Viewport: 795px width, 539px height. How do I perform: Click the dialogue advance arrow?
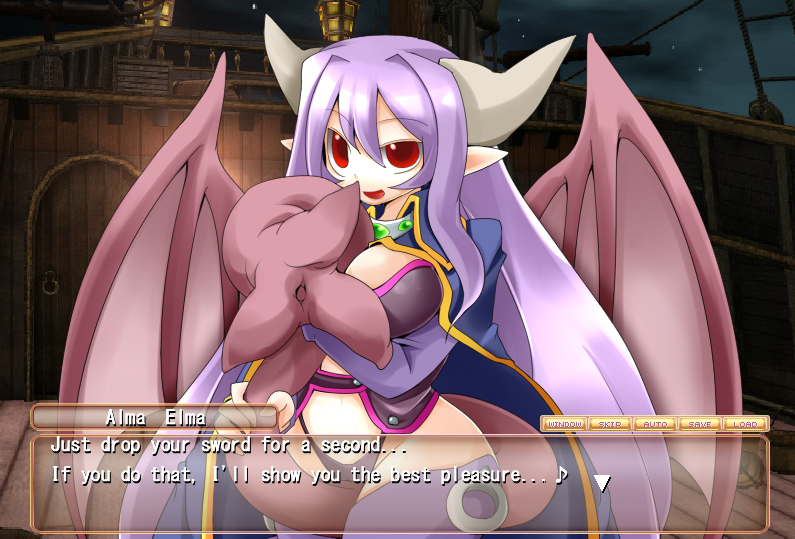[x=602, y=483]
